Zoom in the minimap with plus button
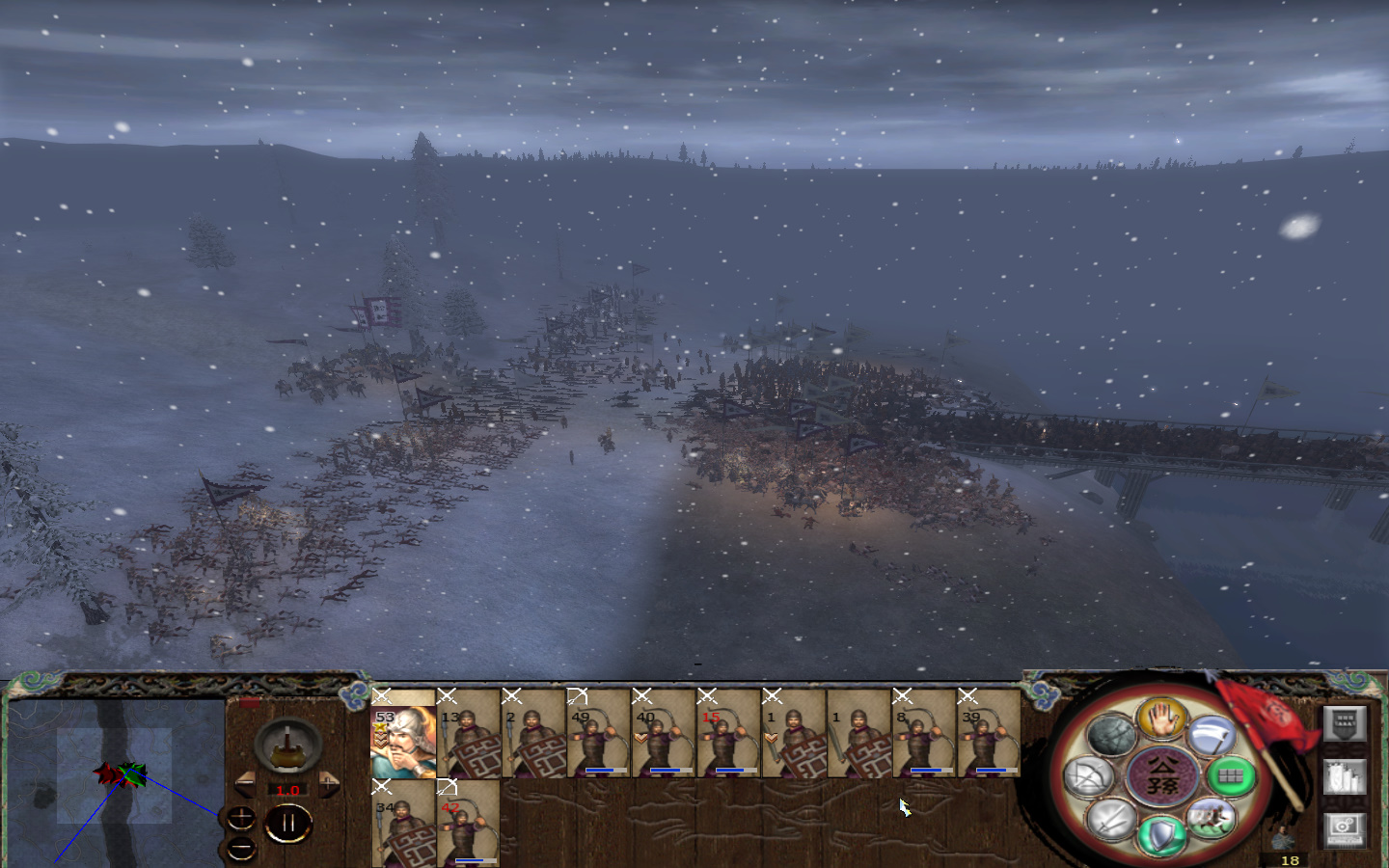This screenshot has width=1389, height=868. pos(242,818)
